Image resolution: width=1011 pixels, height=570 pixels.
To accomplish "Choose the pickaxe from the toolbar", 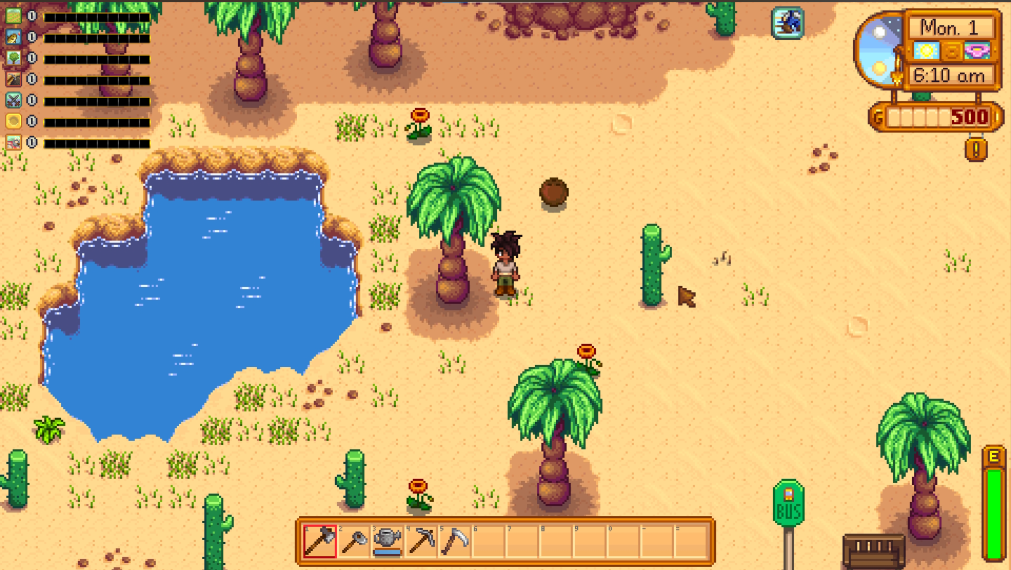I will pos(423,541).
